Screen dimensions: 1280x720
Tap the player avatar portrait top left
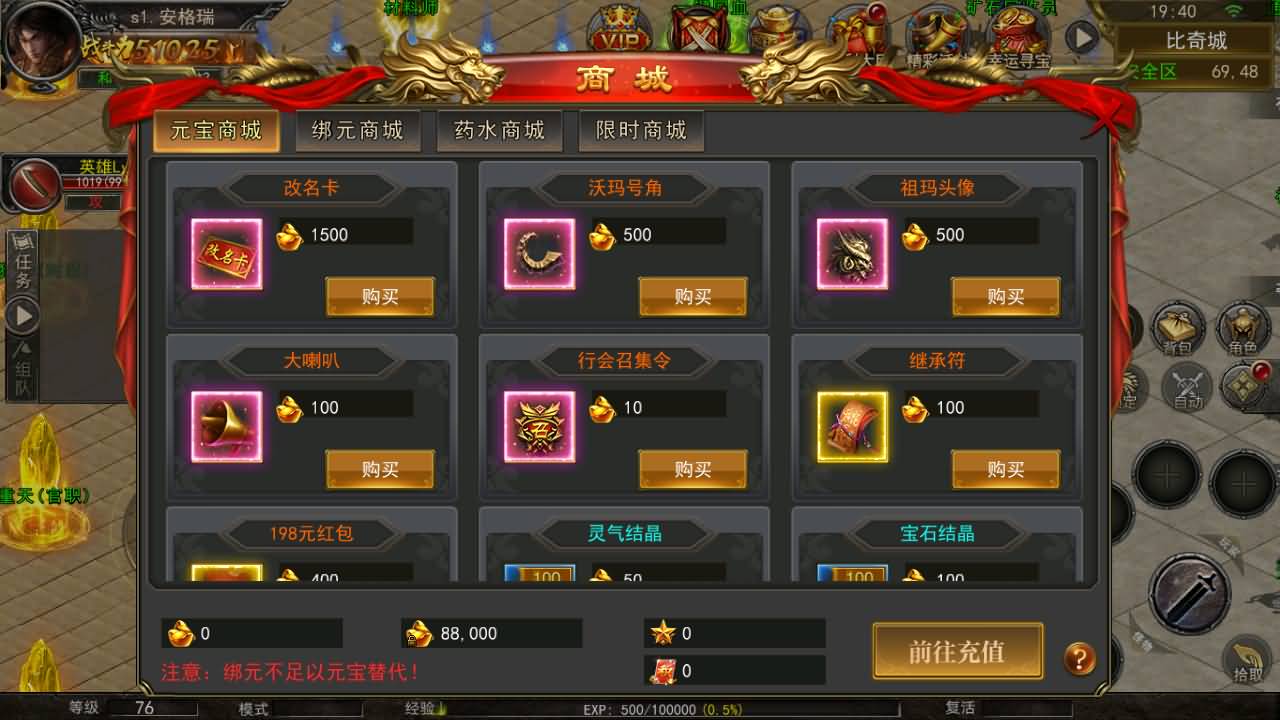point(38,42)
